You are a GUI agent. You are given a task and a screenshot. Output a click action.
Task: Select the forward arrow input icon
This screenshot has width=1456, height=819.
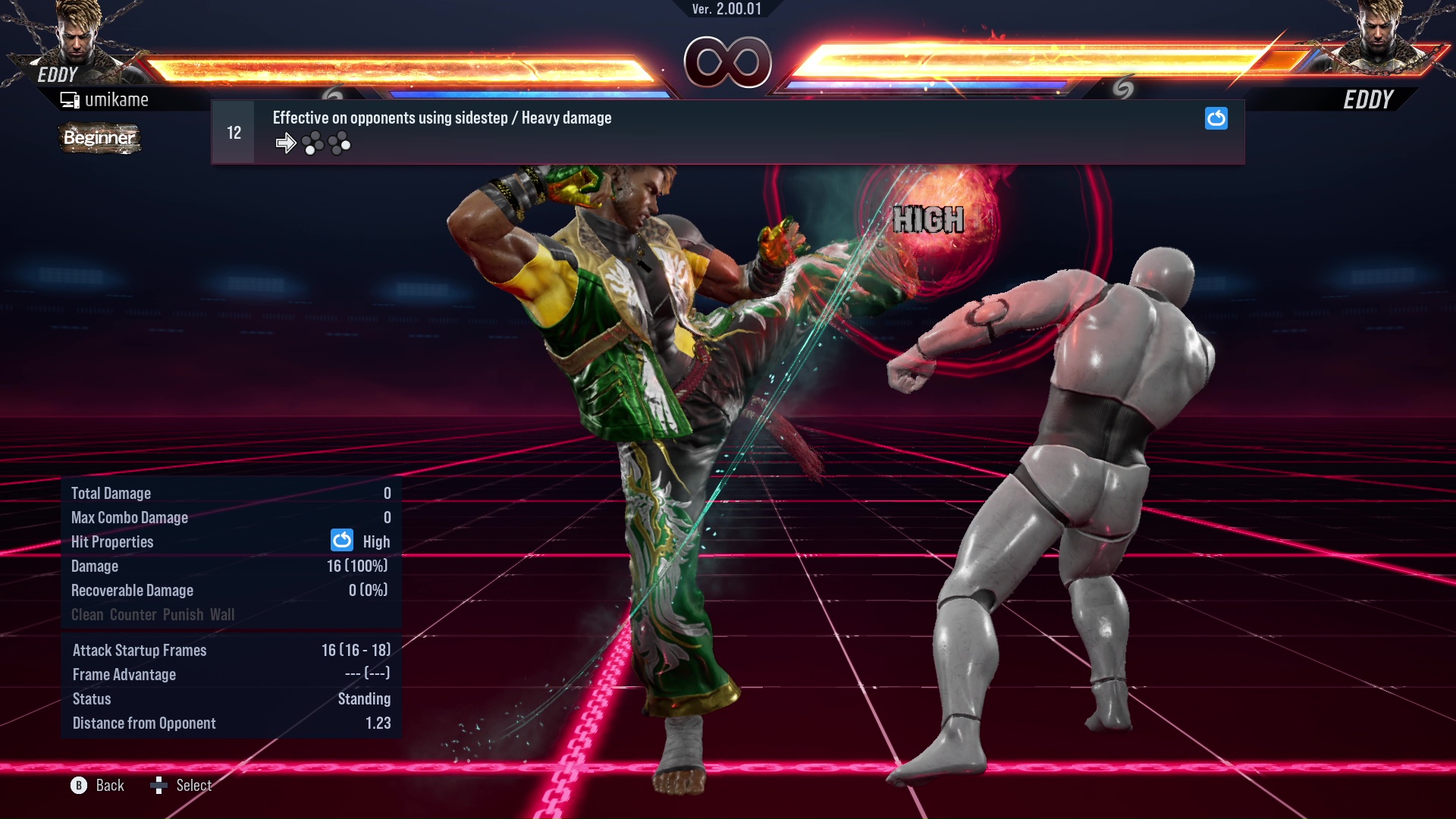click(286, 143)
